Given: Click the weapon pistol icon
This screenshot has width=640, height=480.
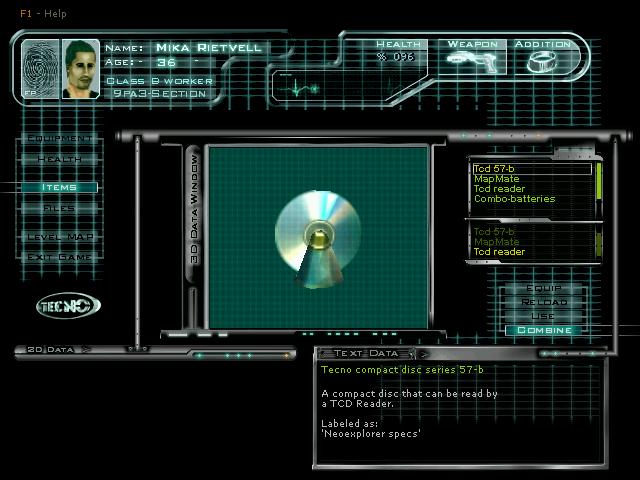Looking at the screenshot, I should [x=472, y=61].
